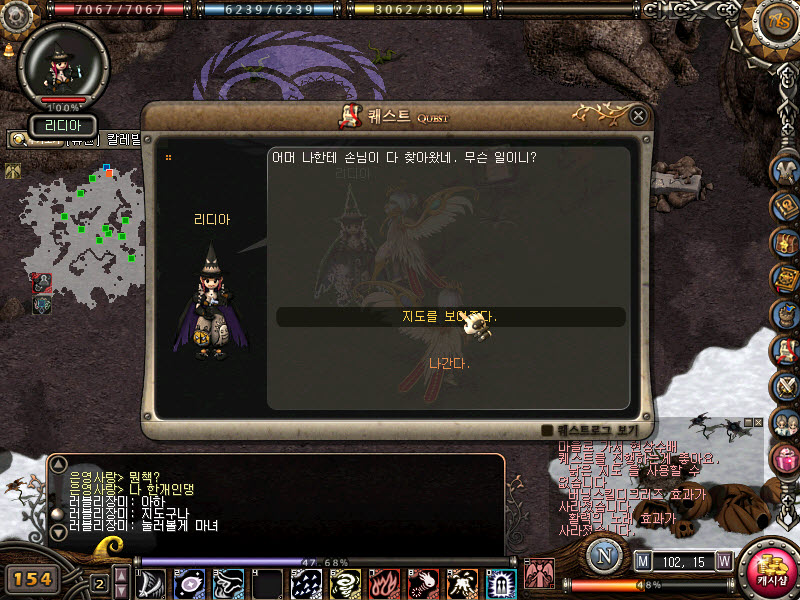The height and width of the screenshot is (600, 800).
Task: Activate the red flame skill
Action: pyautogui.click(x=384, y=583)
